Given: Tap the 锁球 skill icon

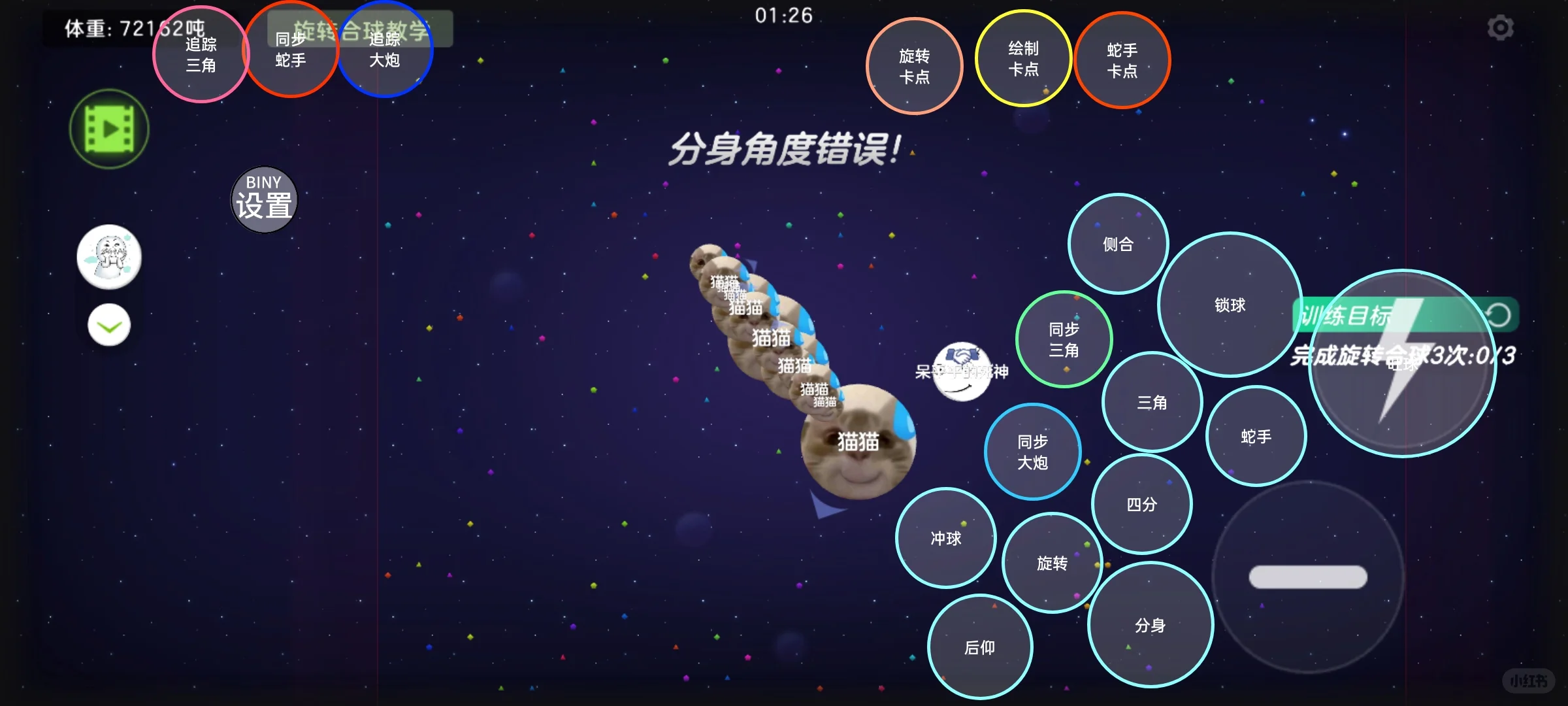Looking at the screenshot, I should point(1229,304).
